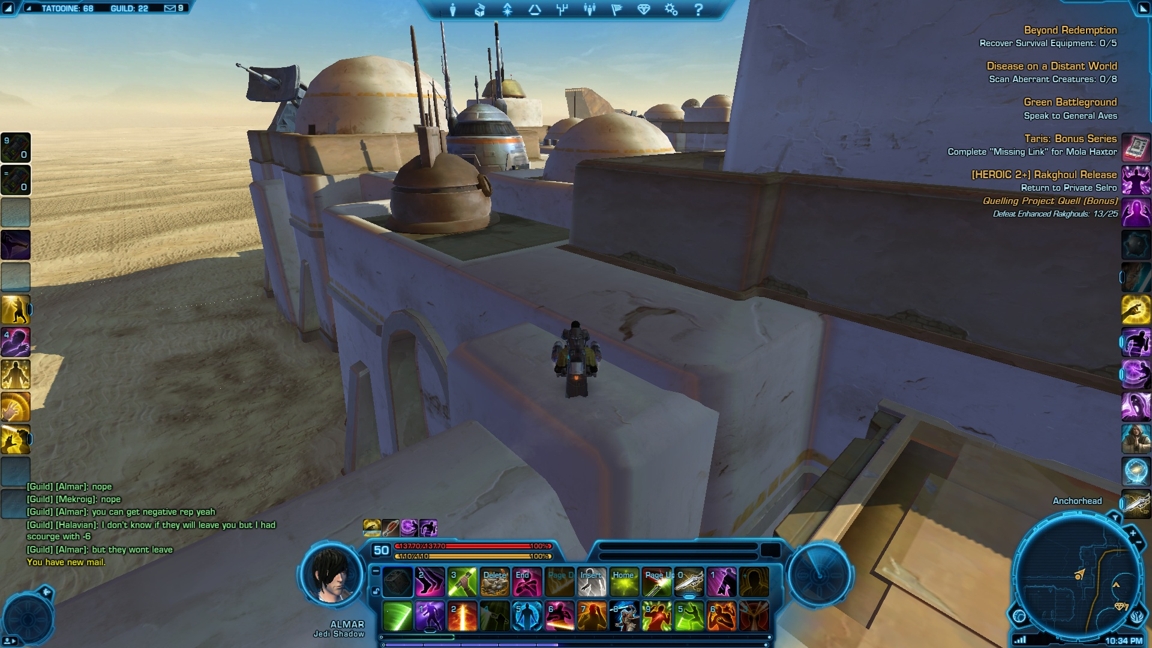Use the orange beam ability in slot 2

tap(462, 616)
